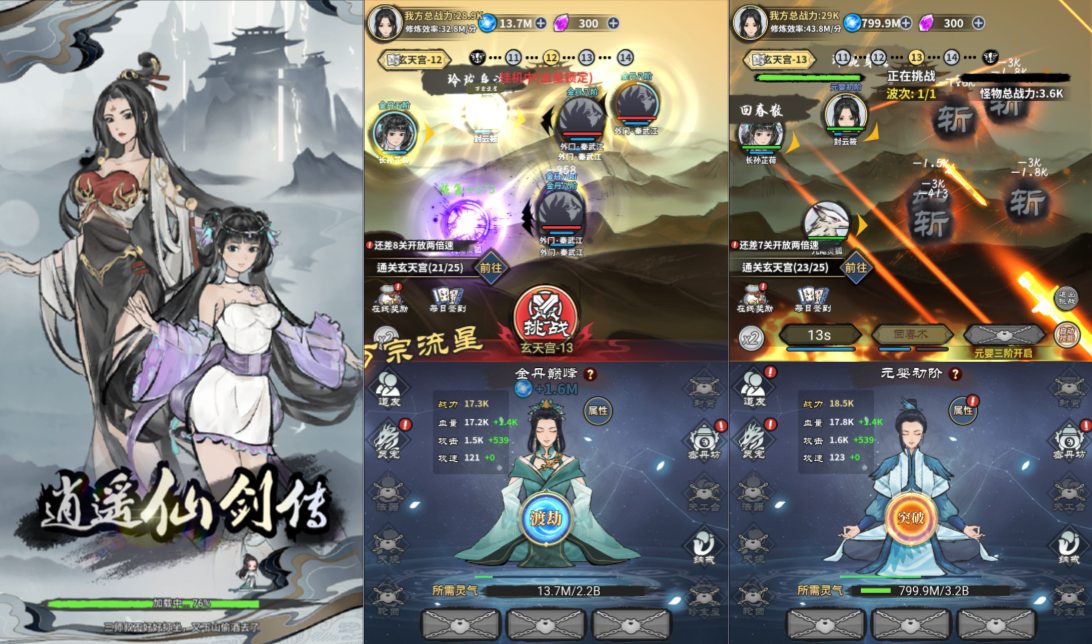This screenshot has width=1092, height=644.
Task: Open 属性 attributes beside the blue-robed cultivator
Action: point(962,410)
